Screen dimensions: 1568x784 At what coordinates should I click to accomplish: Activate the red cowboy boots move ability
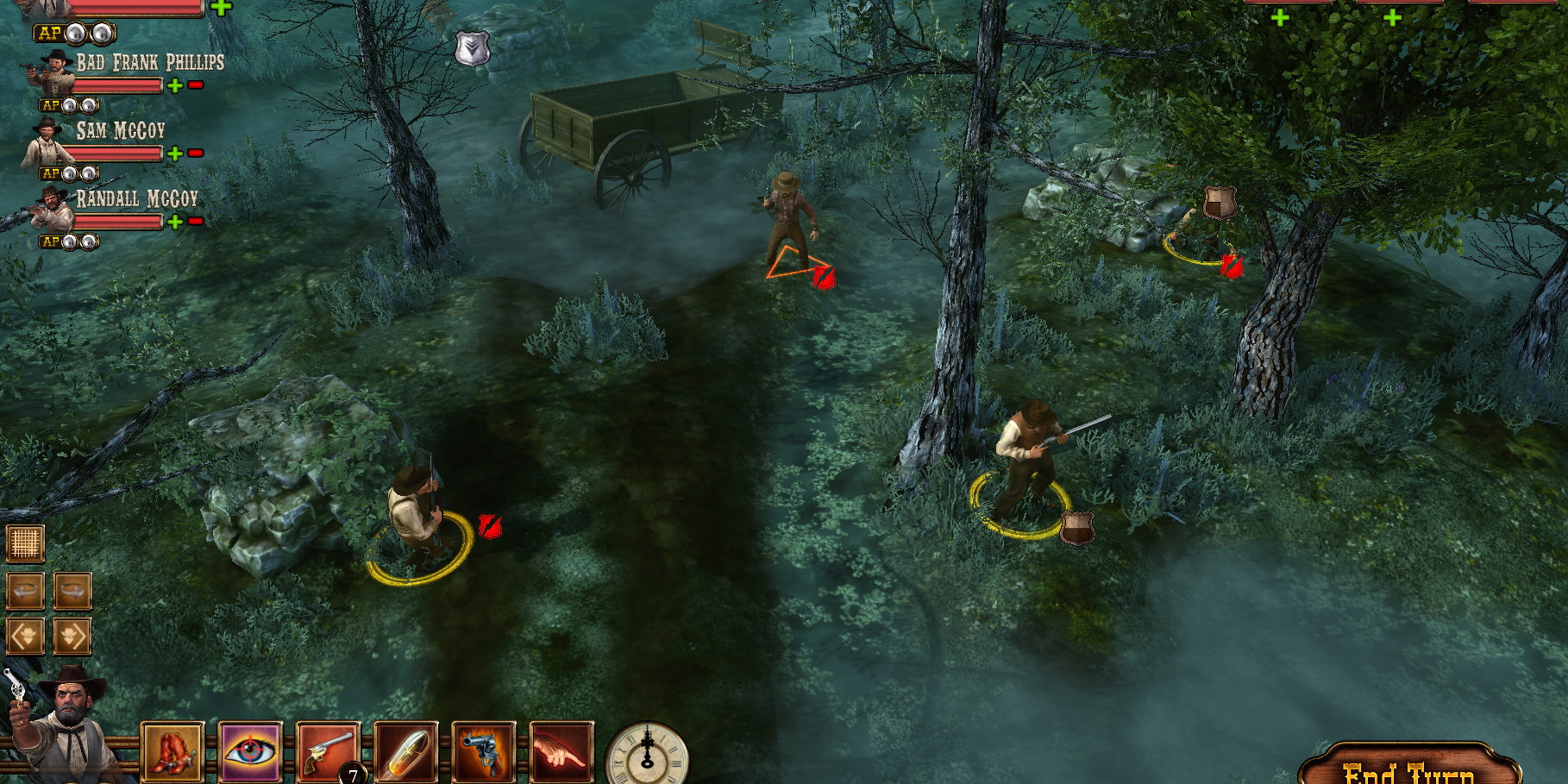coord(172,751)
